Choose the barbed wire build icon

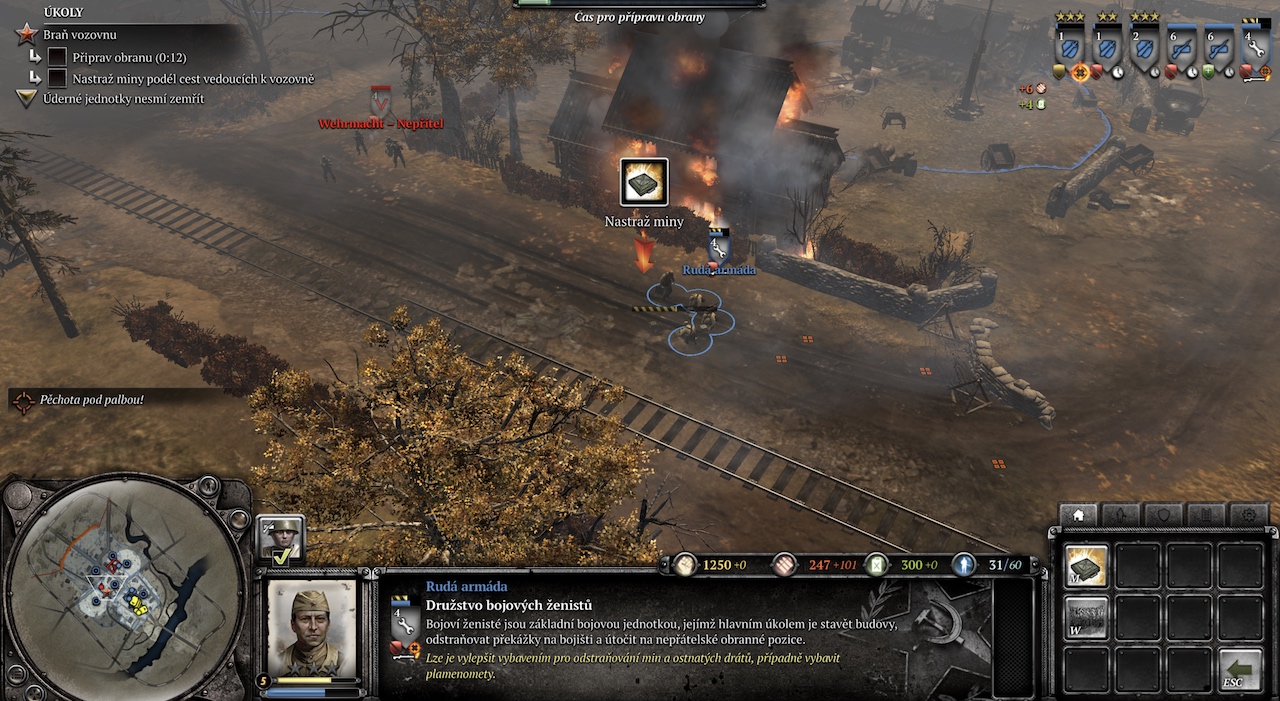pyautogui.click(x=1085, y=617)
